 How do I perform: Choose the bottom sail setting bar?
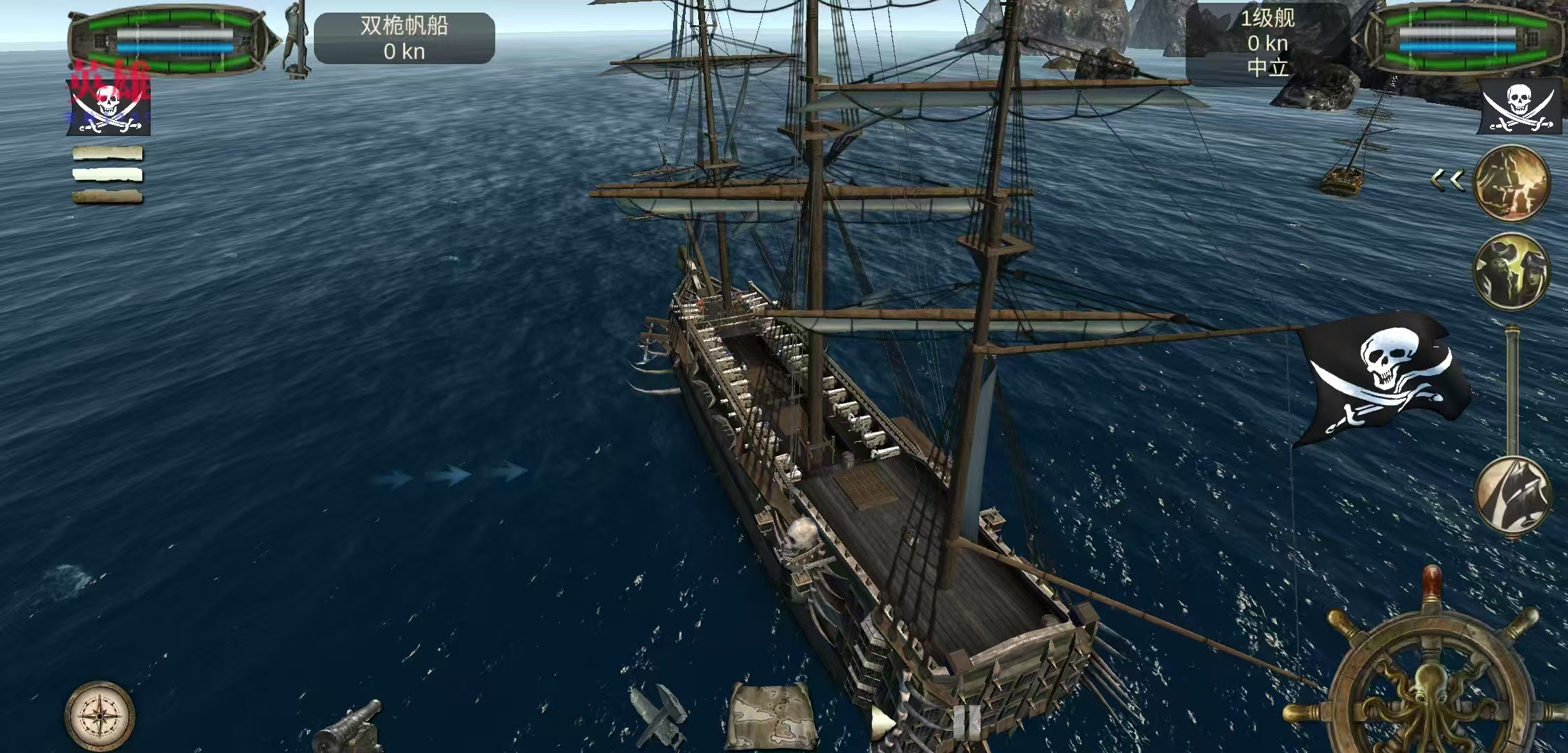point(107,197)
